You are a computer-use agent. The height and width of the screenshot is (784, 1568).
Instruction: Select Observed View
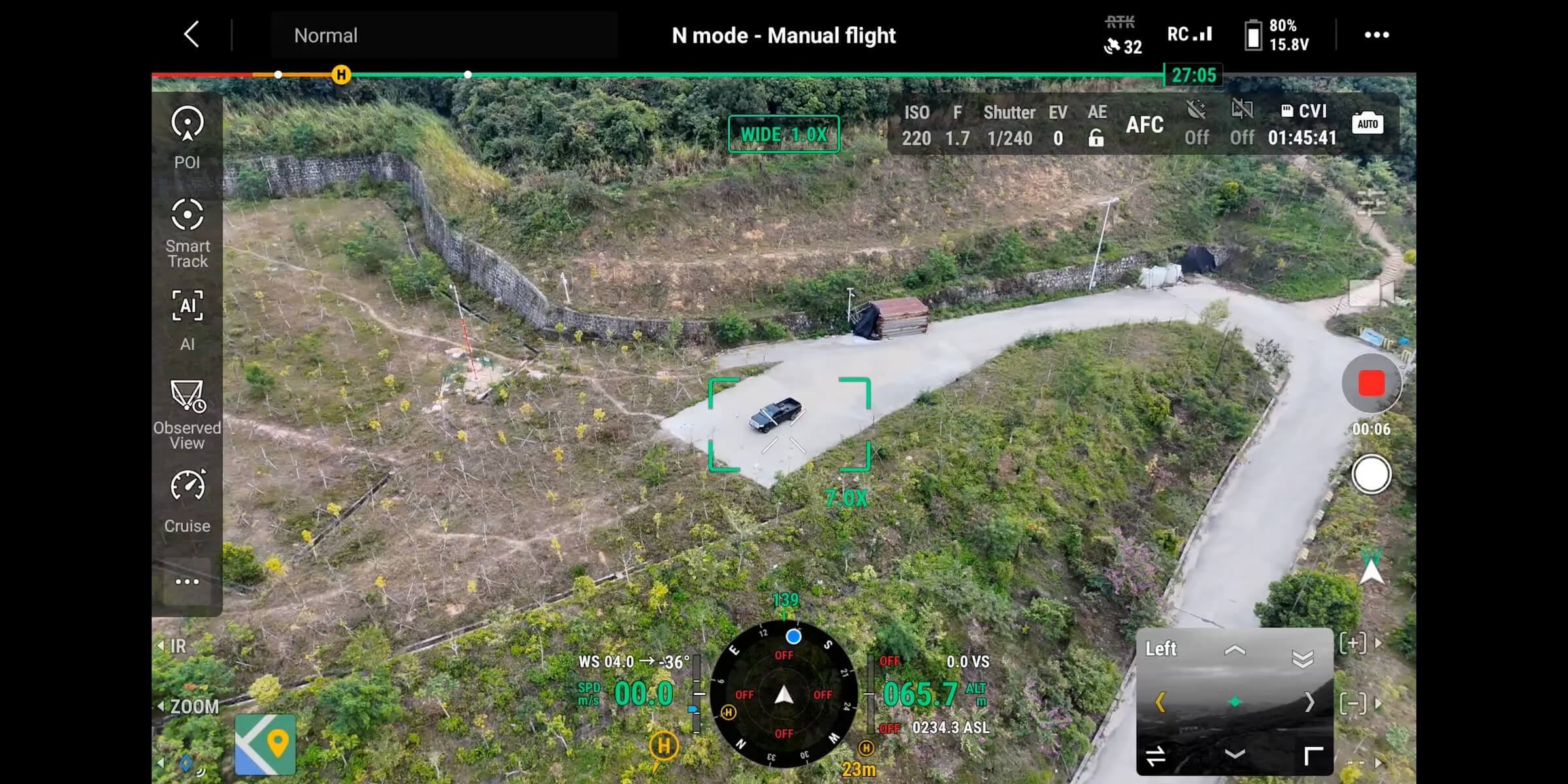[x=188, y=414]
